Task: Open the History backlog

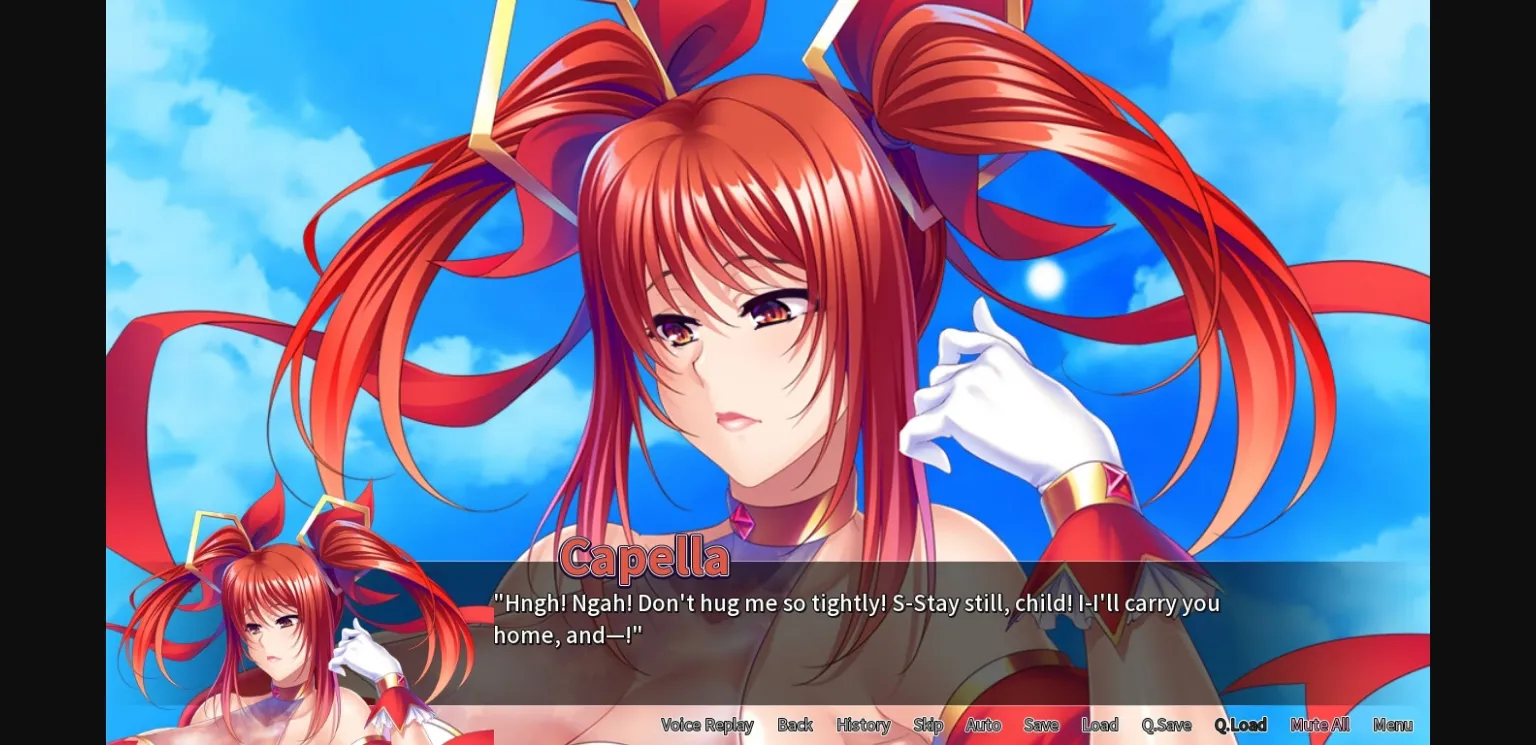Action: pyautogui.click(x=862, y=724)
